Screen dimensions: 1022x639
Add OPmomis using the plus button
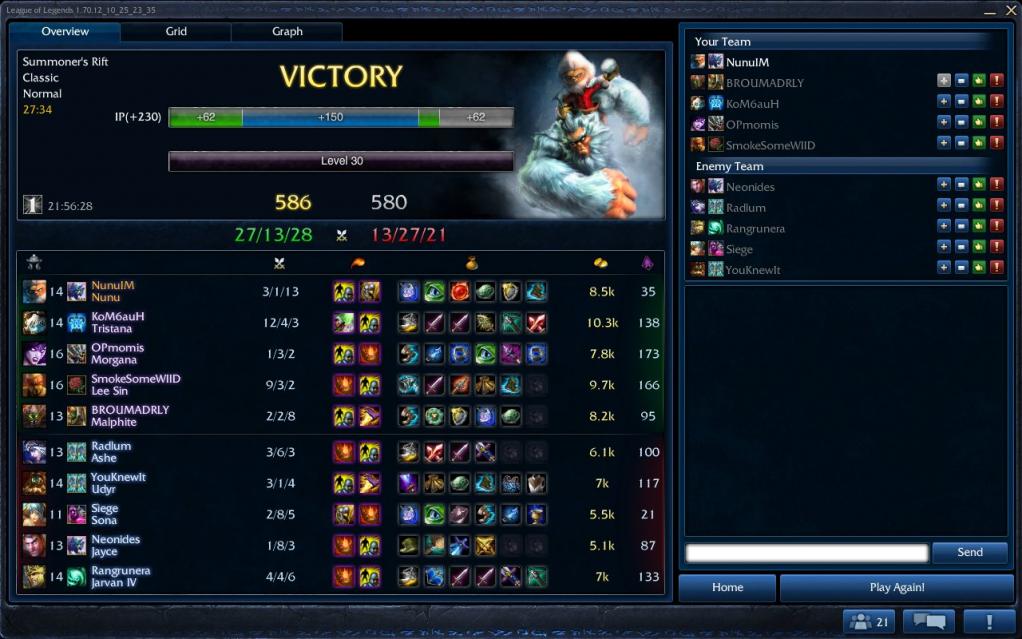pyautogui.click(x=943, y=123)
